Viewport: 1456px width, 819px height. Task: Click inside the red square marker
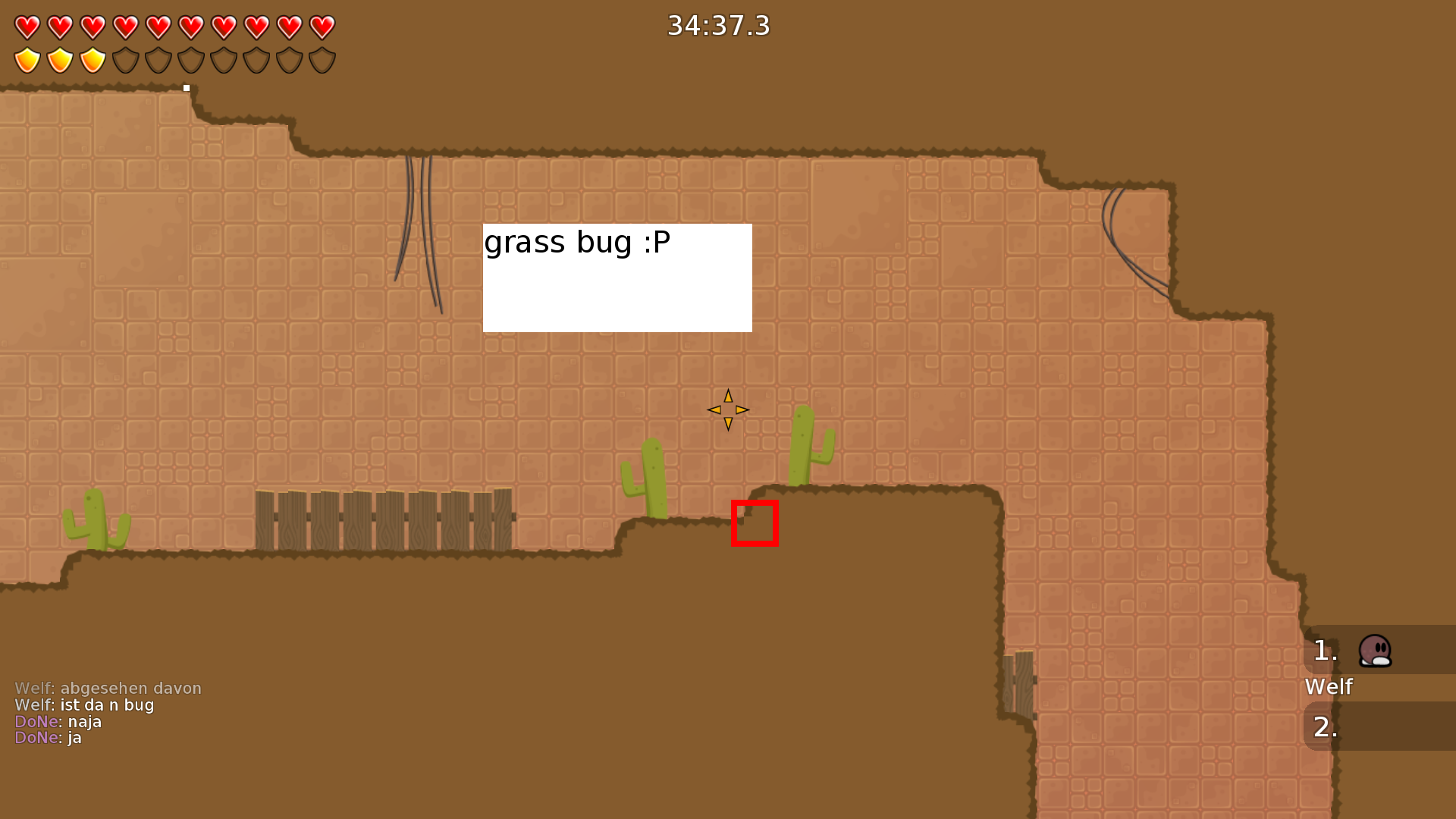pyautogui.click(x=755, y=522)
